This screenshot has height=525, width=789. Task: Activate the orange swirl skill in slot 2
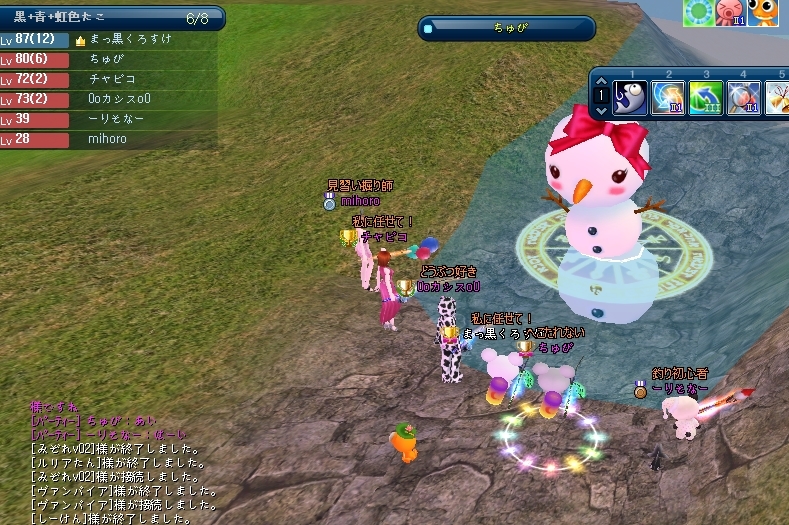(x=668, y=98)
